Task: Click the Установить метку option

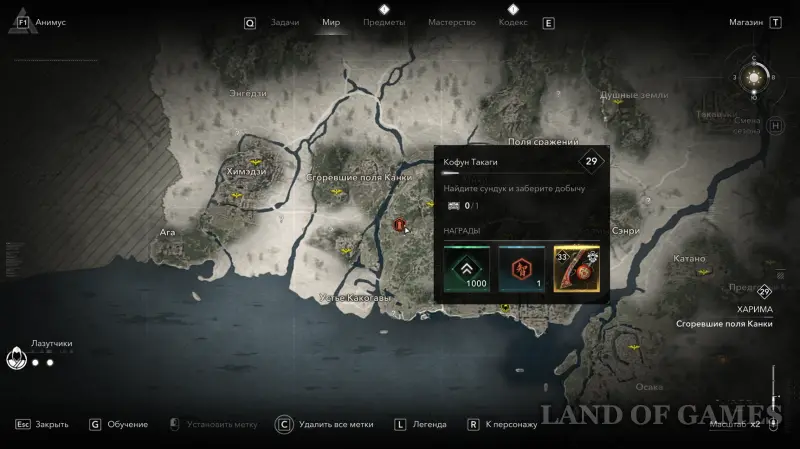Action: tap(210, 424)
